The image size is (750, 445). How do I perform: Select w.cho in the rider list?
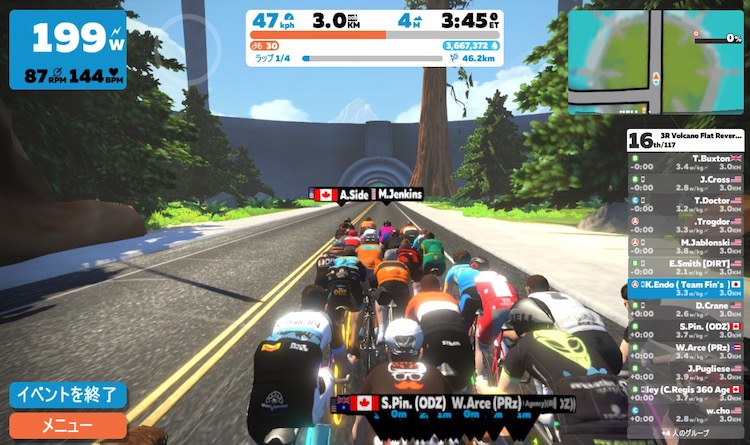click(x=687, y=415)
